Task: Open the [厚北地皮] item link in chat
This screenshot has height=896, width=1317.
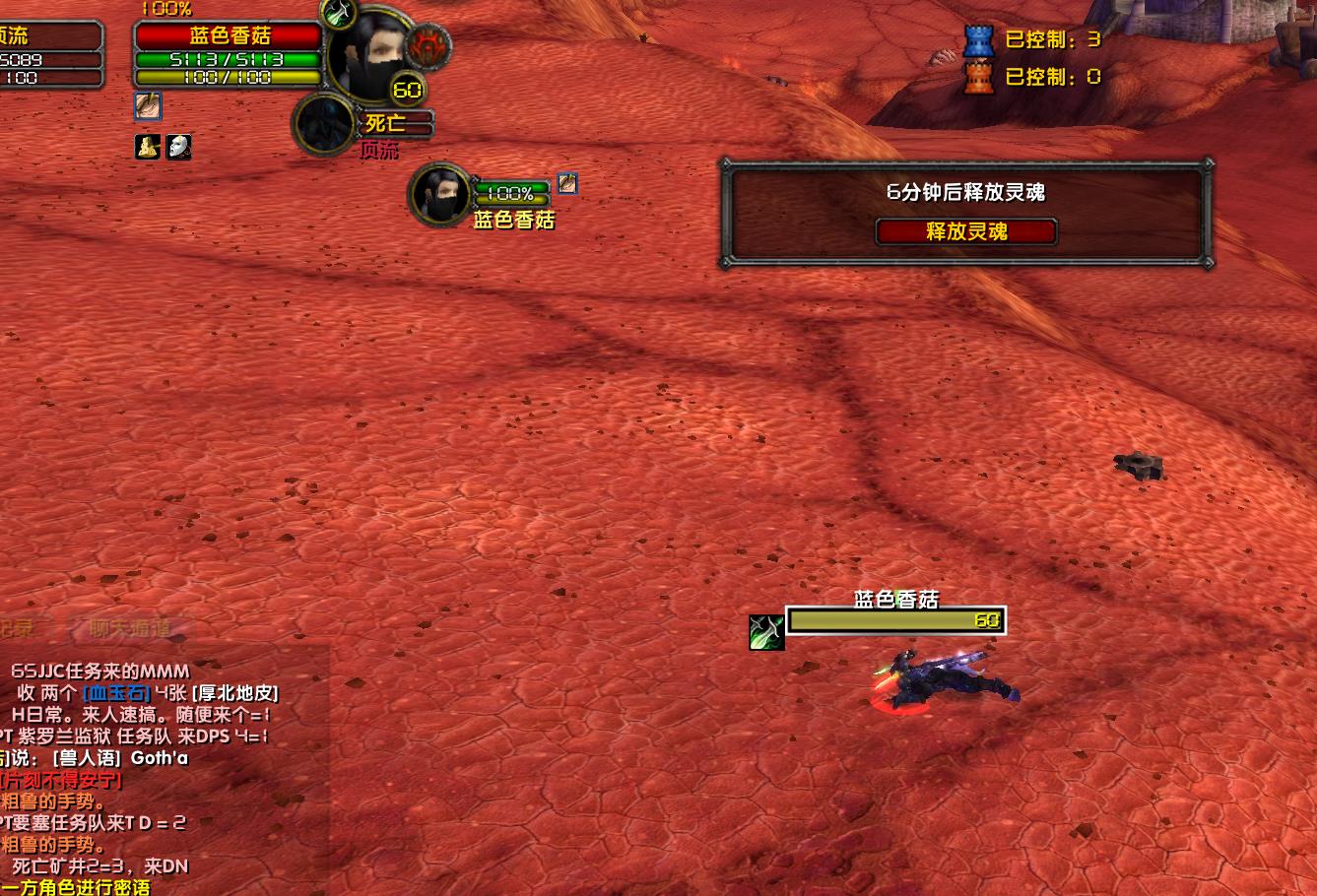Action: click(x=234, y=693)
